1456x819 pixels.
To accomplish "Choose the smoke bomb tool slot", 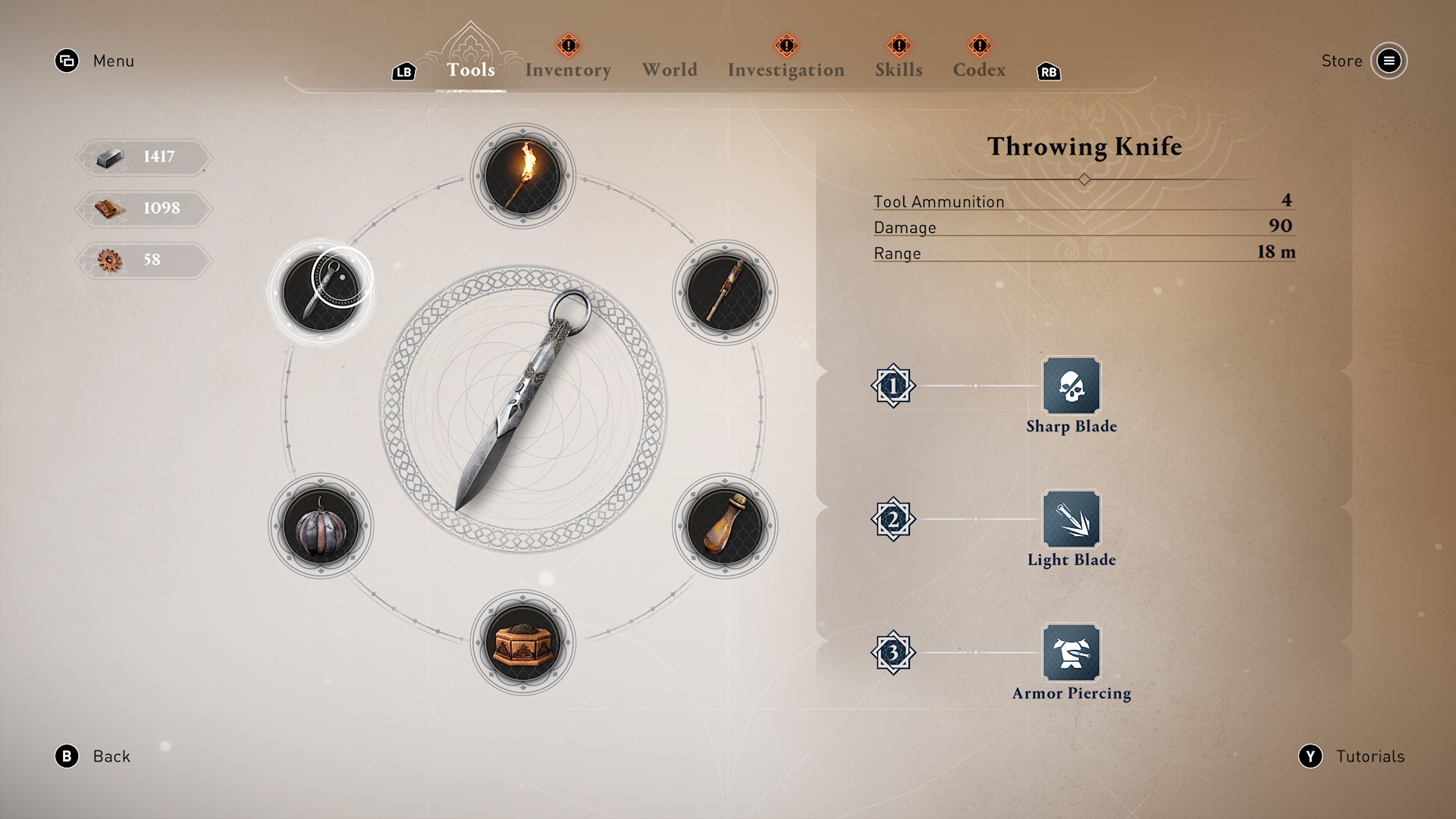I will click(x=321, y=526).
